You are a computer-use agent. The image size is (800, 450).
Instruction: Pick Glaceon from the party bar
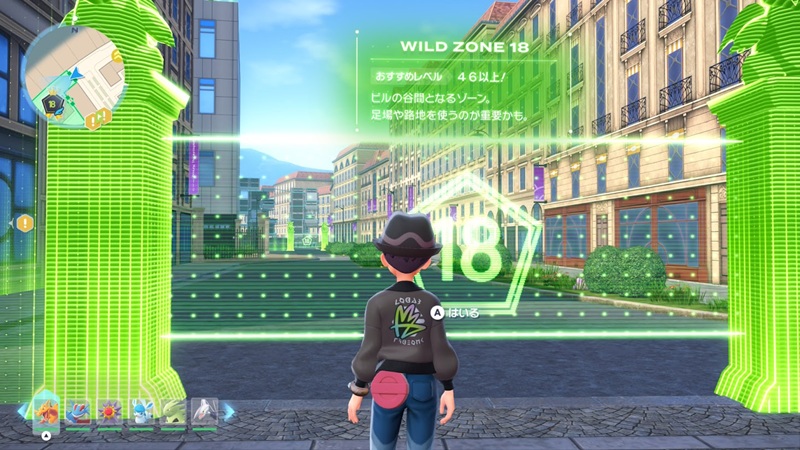[x=141, y=410]
